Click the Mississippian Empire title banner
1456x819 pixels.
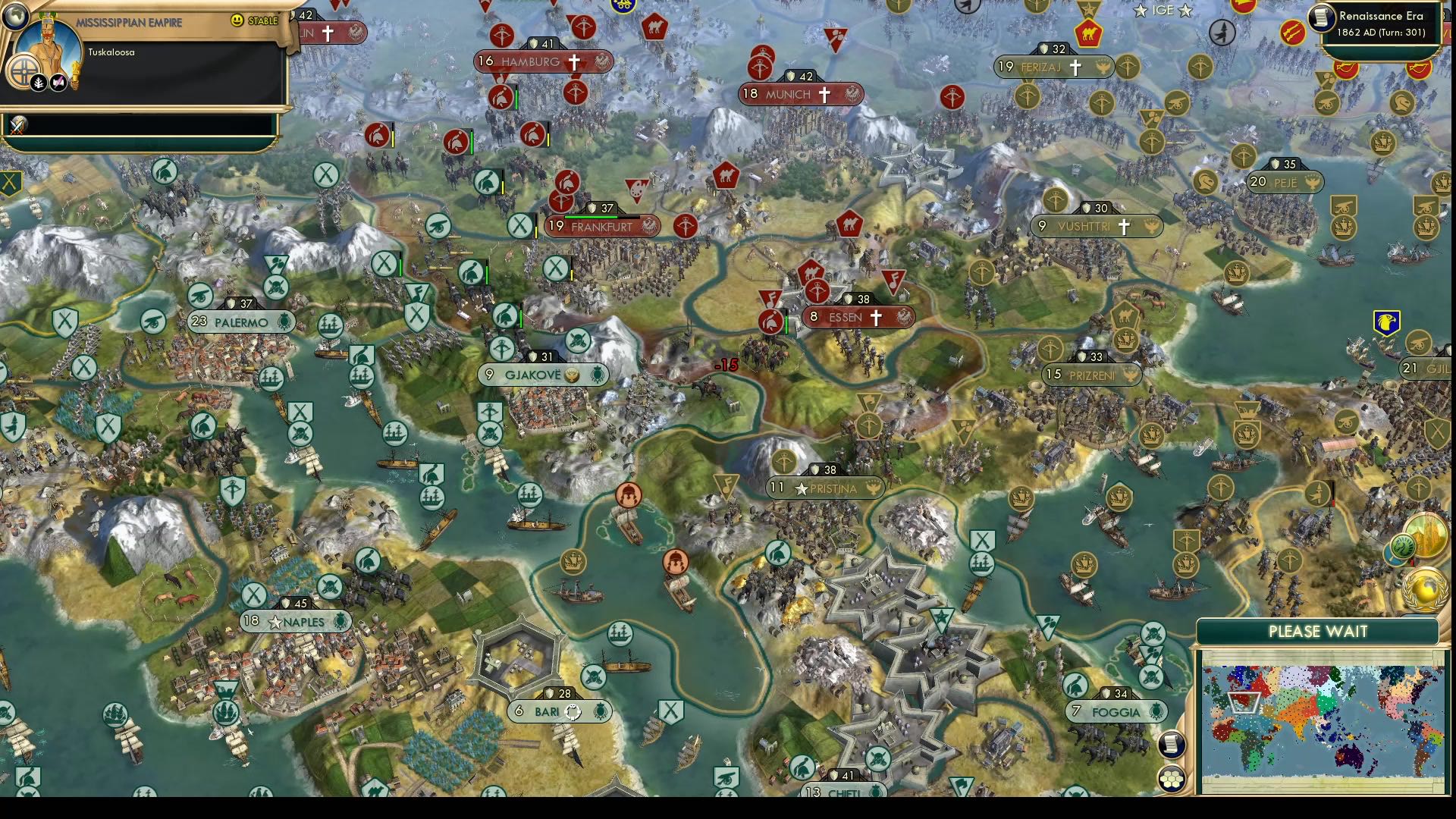[x=130, y=22]
